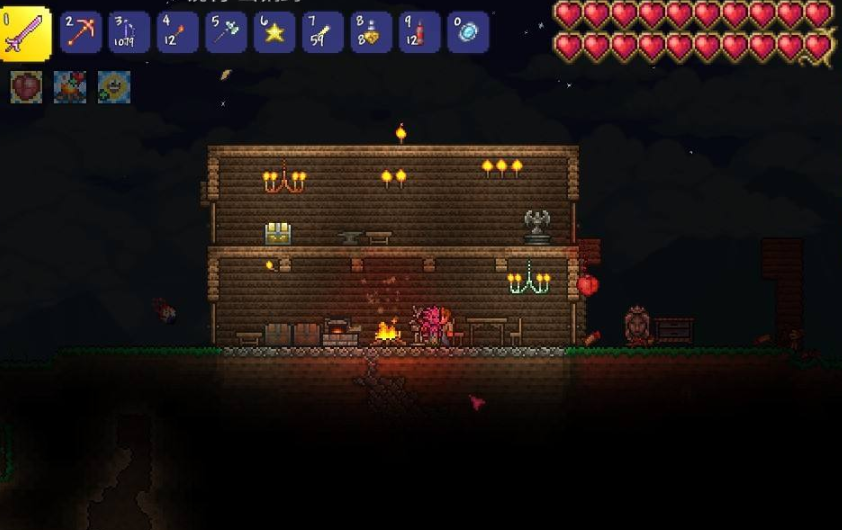Select the potion bottle in slot 8

click(x=371, y=33)
